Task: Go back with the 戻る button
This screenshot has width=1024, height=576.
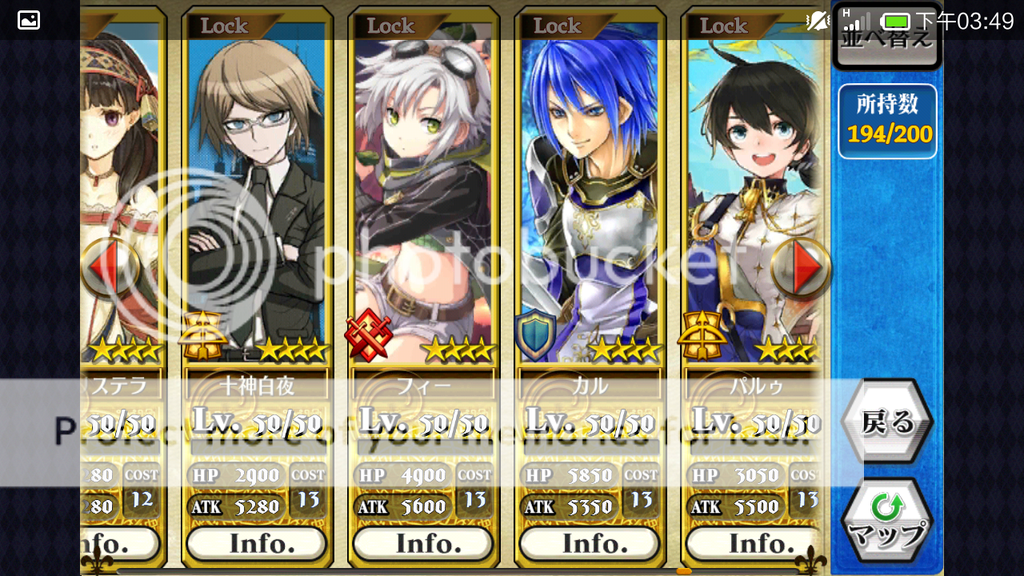Action: point(886,423)
